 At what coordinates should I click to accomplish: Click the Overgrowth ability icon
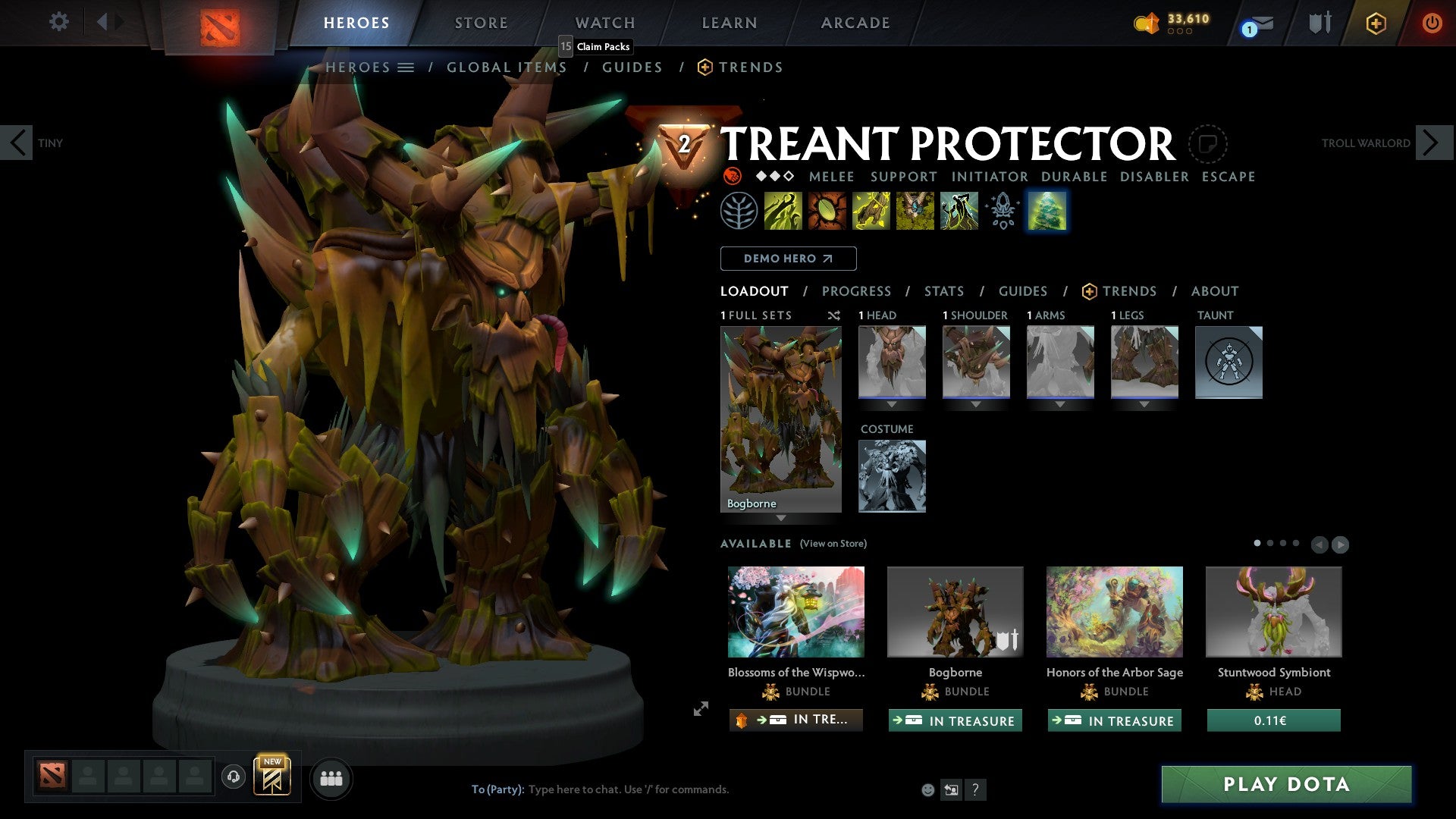(959, 211)
